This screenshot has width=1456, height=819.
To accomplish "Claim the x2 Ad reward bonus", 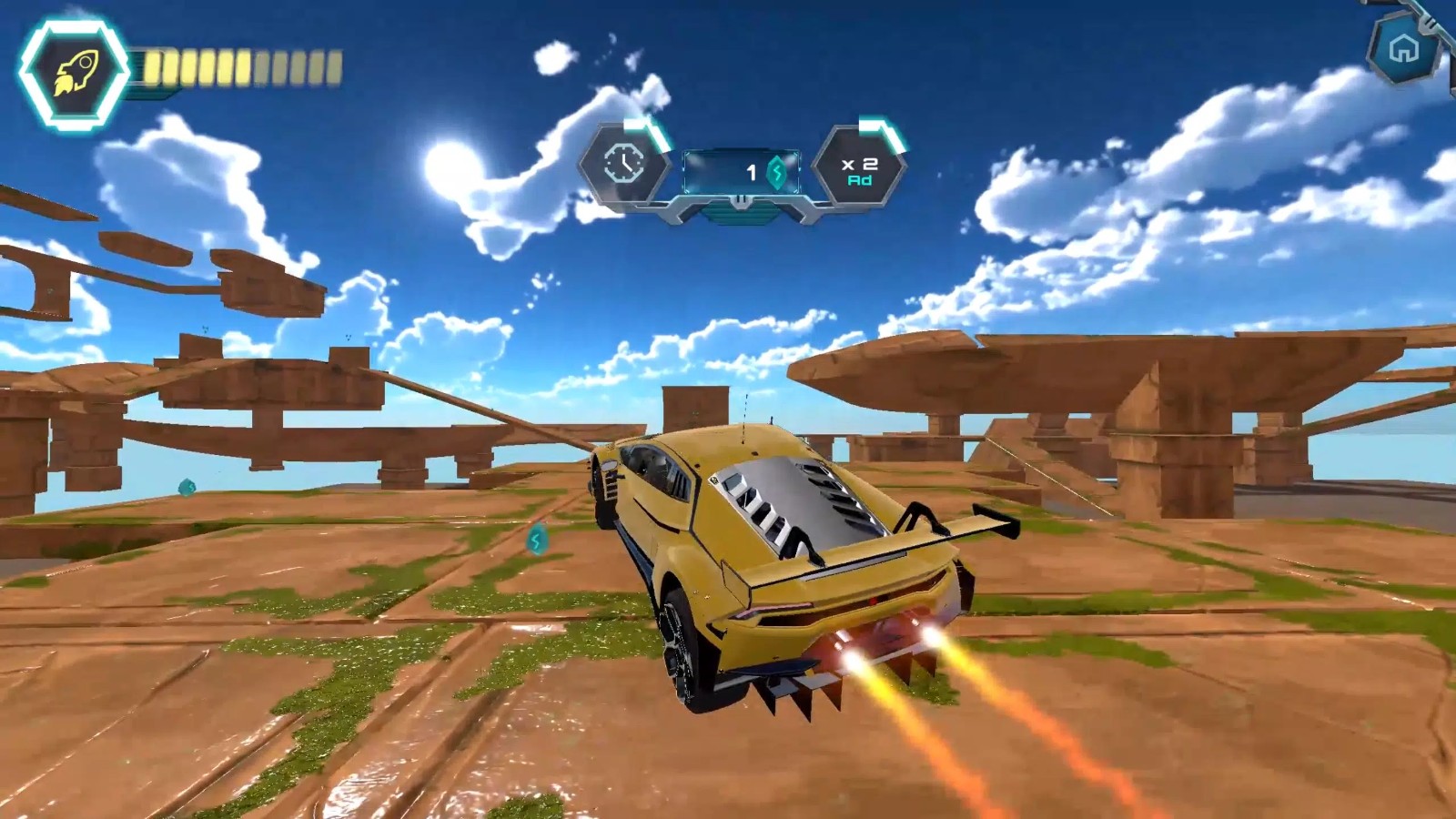I will click(858, 170).
